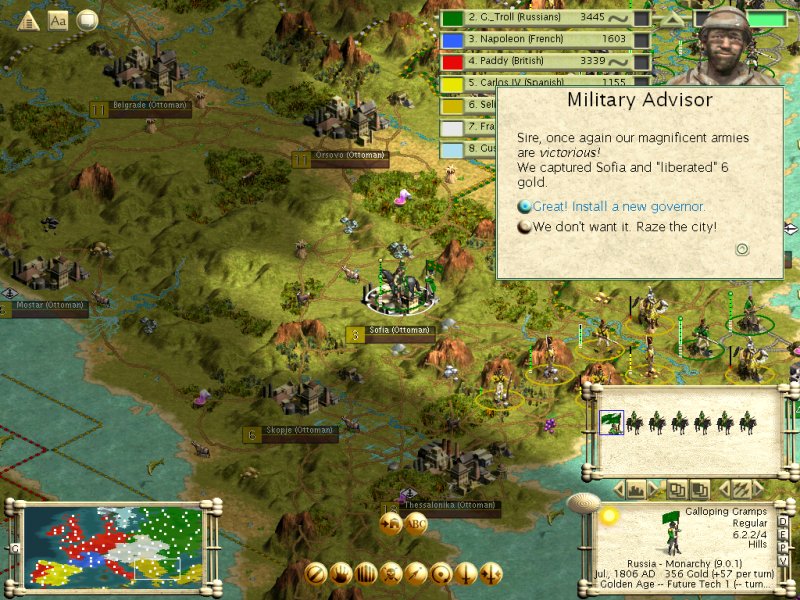The width and height of the screenshot is (800, 600).
Task: Click the rename unit "ABC" order button
Action: pyautogui.click(x=416, y=523)
